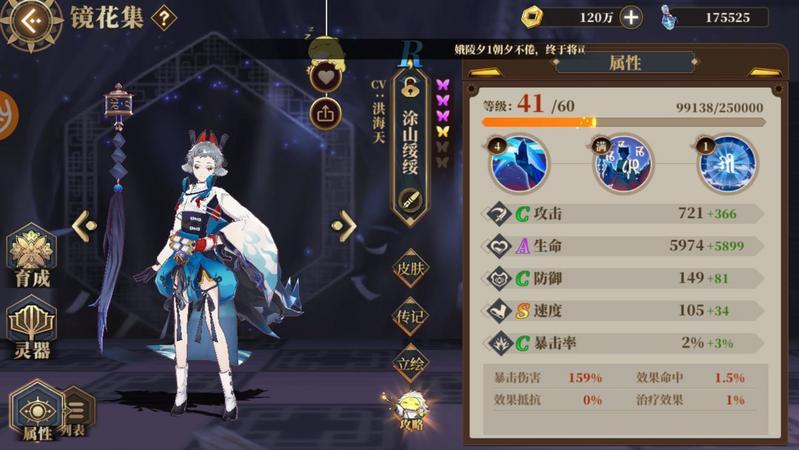Add more gold coins with the plus button
799x450 pixels.
point(631,17)
